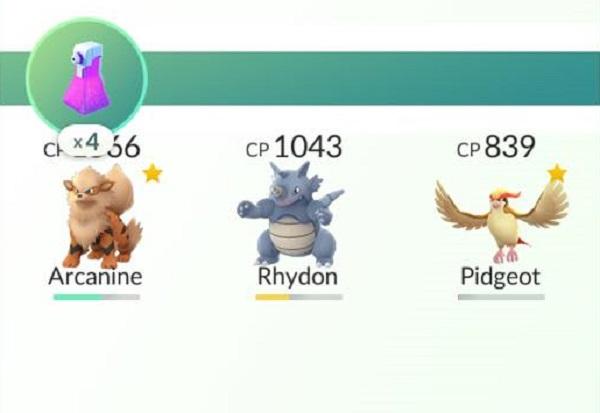Select Rhydon with CP 1043
The width and height of the screenshot is (600, 413).
295,215
